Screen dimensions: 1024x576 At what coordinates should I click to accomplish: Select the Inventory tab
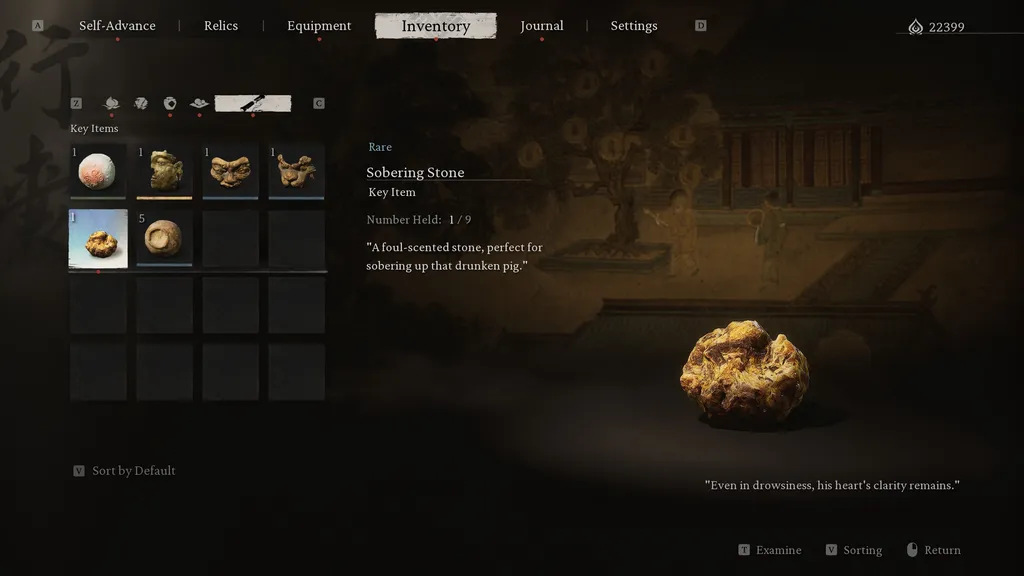tap(435, 26)
